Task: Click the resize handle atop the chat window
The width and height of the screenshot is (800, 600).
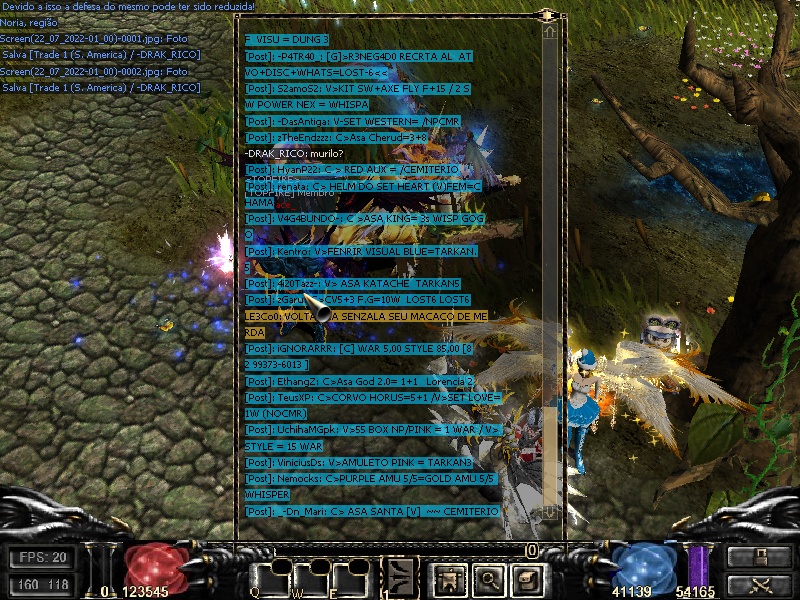Action: [546, 16]
